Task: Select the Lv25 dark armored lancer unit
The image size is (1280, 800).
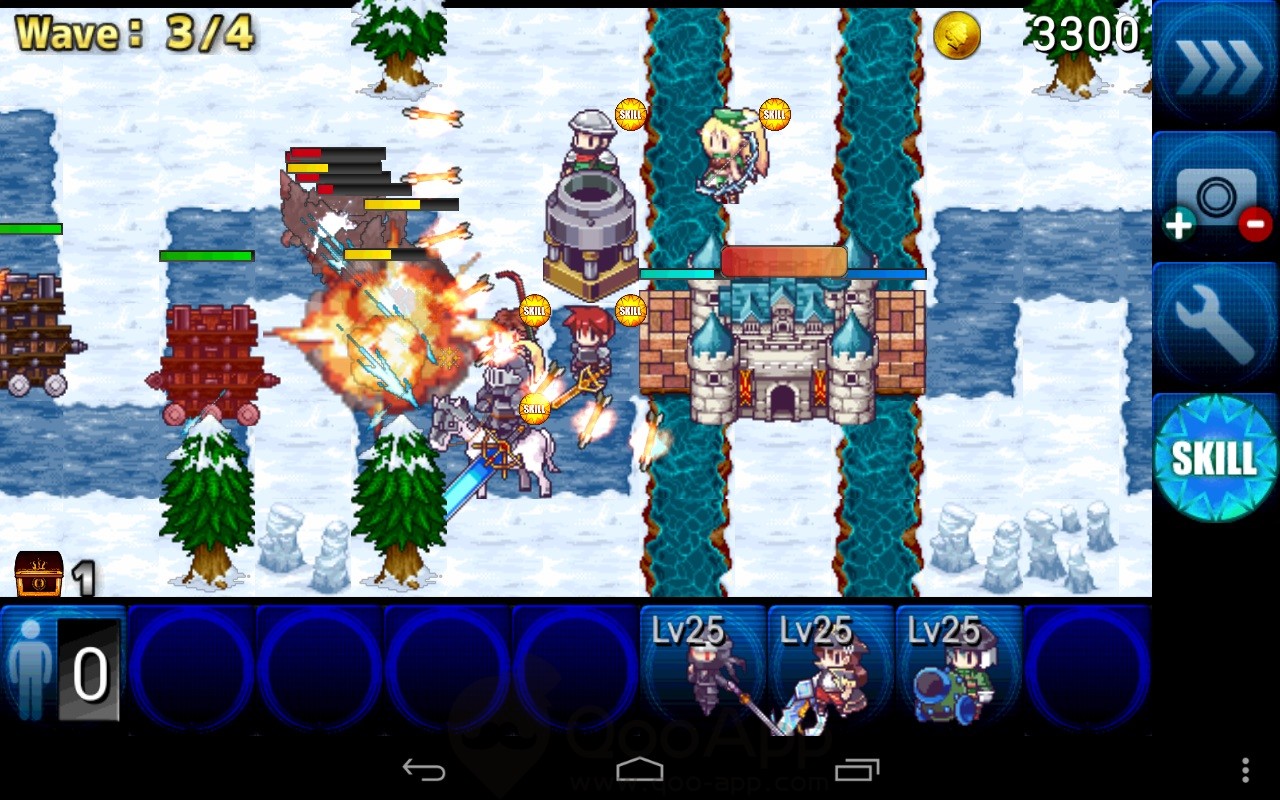Action: pyautogui.click(x=703, y=665)
